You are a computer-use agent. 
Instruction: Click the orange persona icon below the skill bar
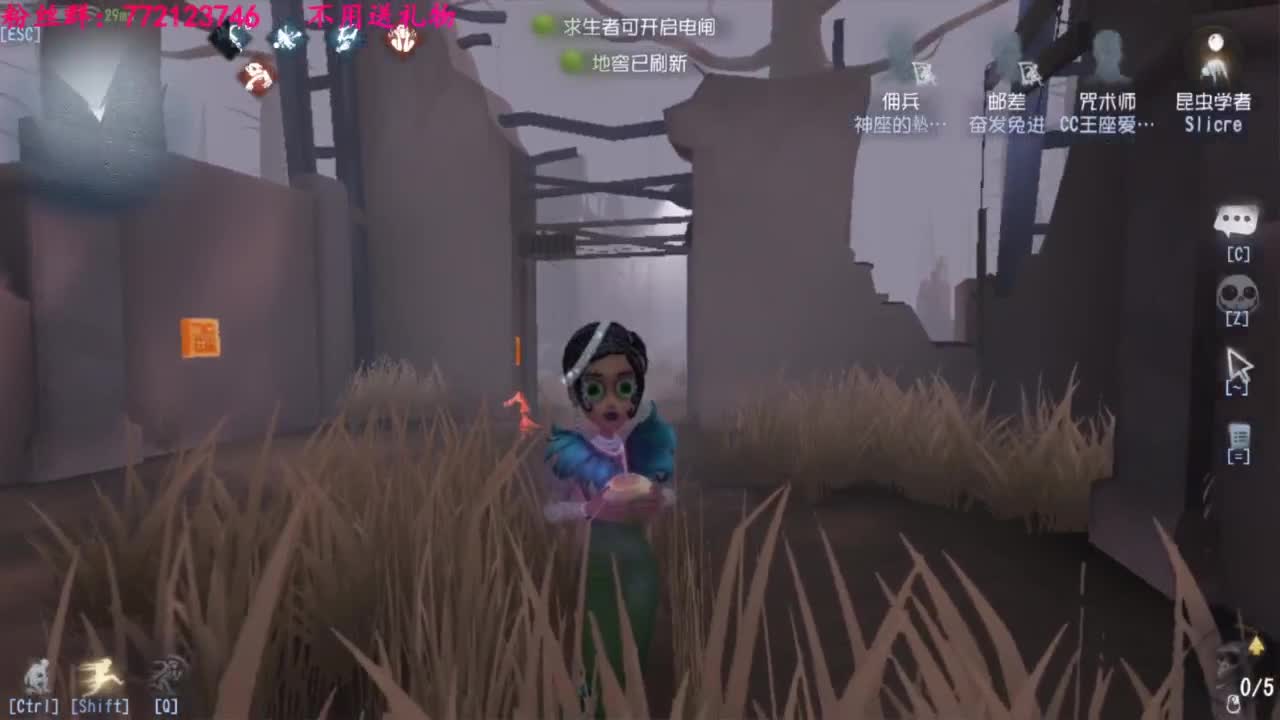tap(258, 78)
